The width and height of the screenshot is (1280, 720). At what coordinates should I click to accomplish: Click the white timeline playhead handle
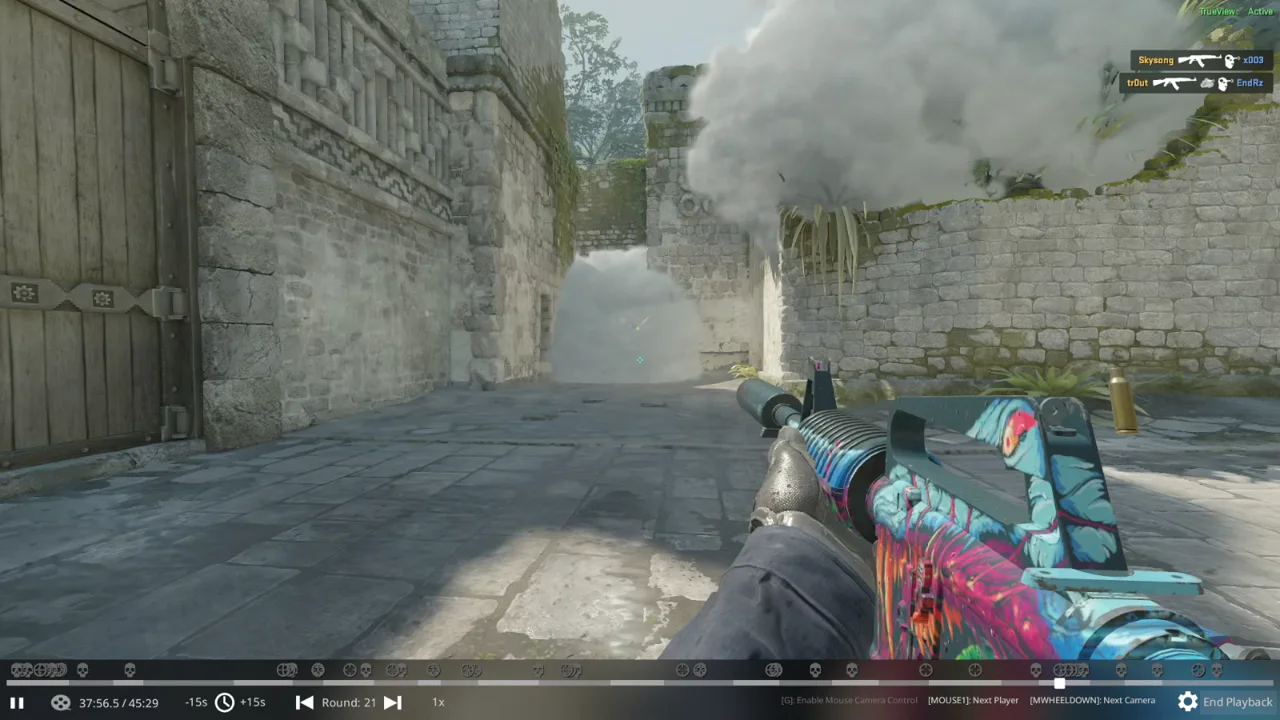(x=1059, y=684)
